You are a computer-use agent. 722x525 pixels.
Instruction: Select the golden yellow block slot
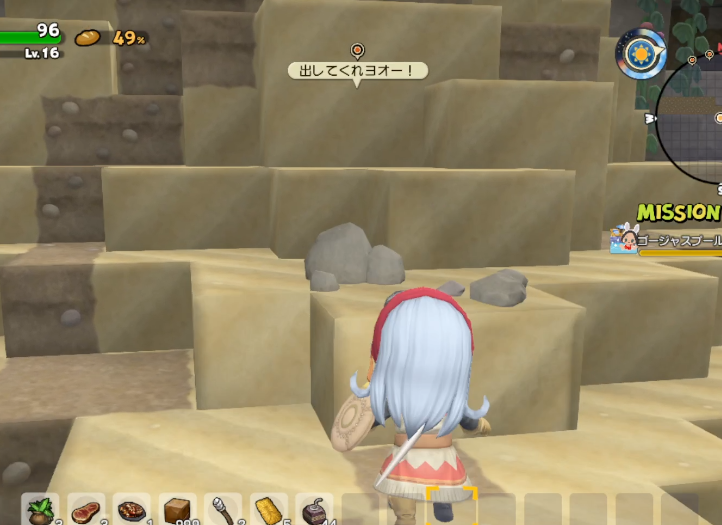(x=269, y=510)
